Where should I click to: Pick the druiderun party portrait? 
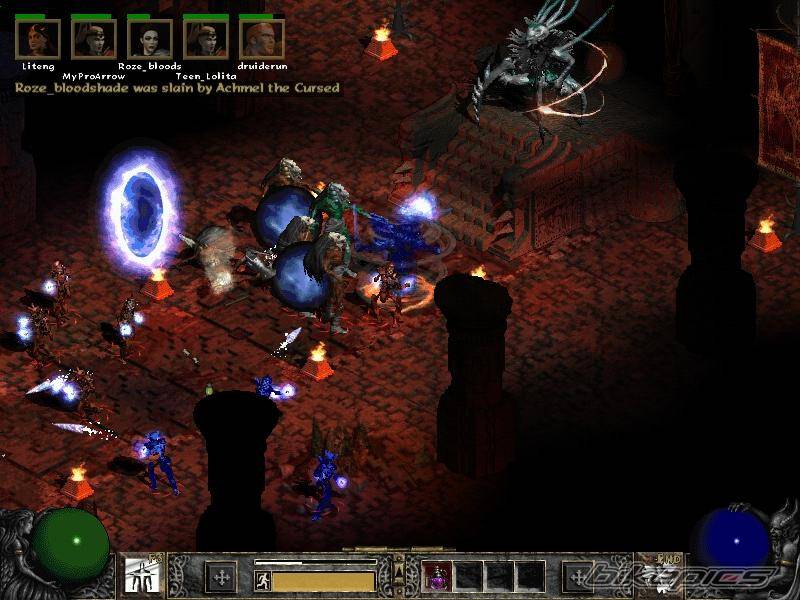262,39
